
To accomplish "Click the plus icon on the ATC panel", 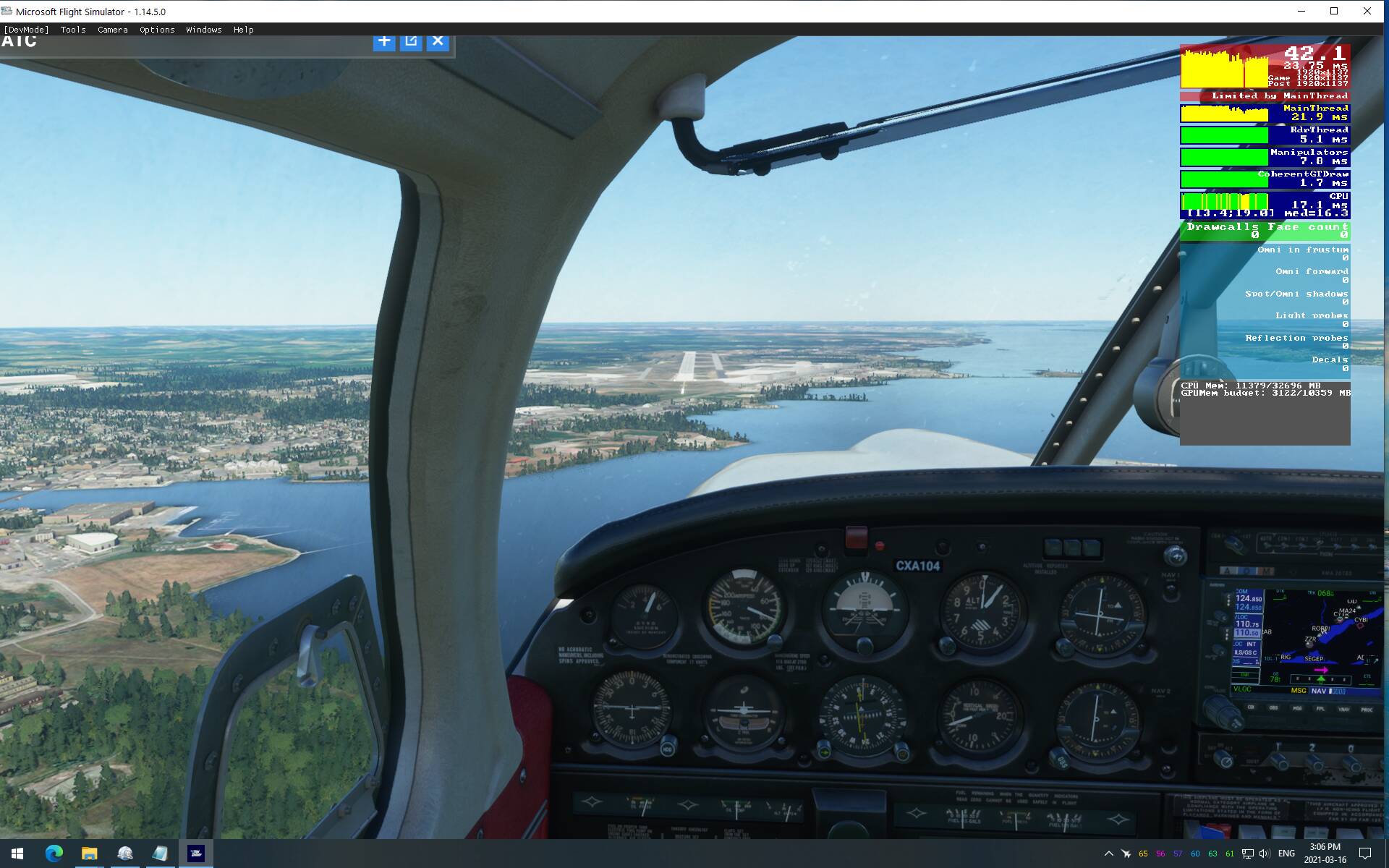I will pyautogui.click(x=384, y=41).
